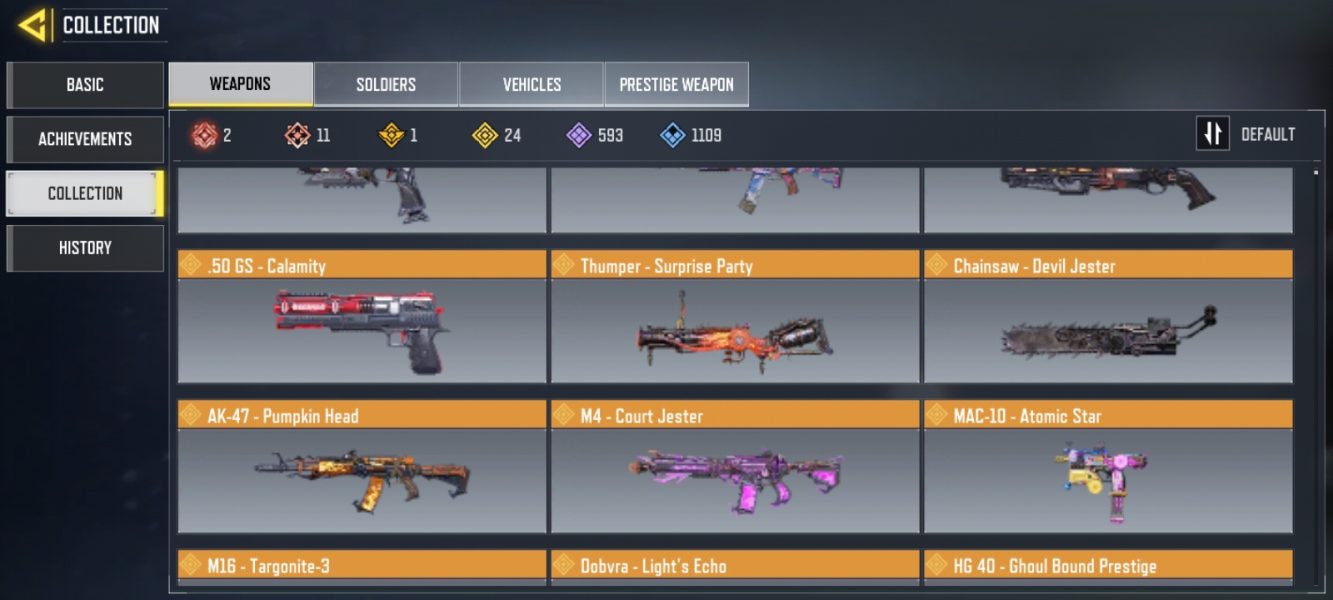The width and height of the screenshot is (1333, 600).
Task: Switch to the Weapons tab
Action: click(240, 84)
